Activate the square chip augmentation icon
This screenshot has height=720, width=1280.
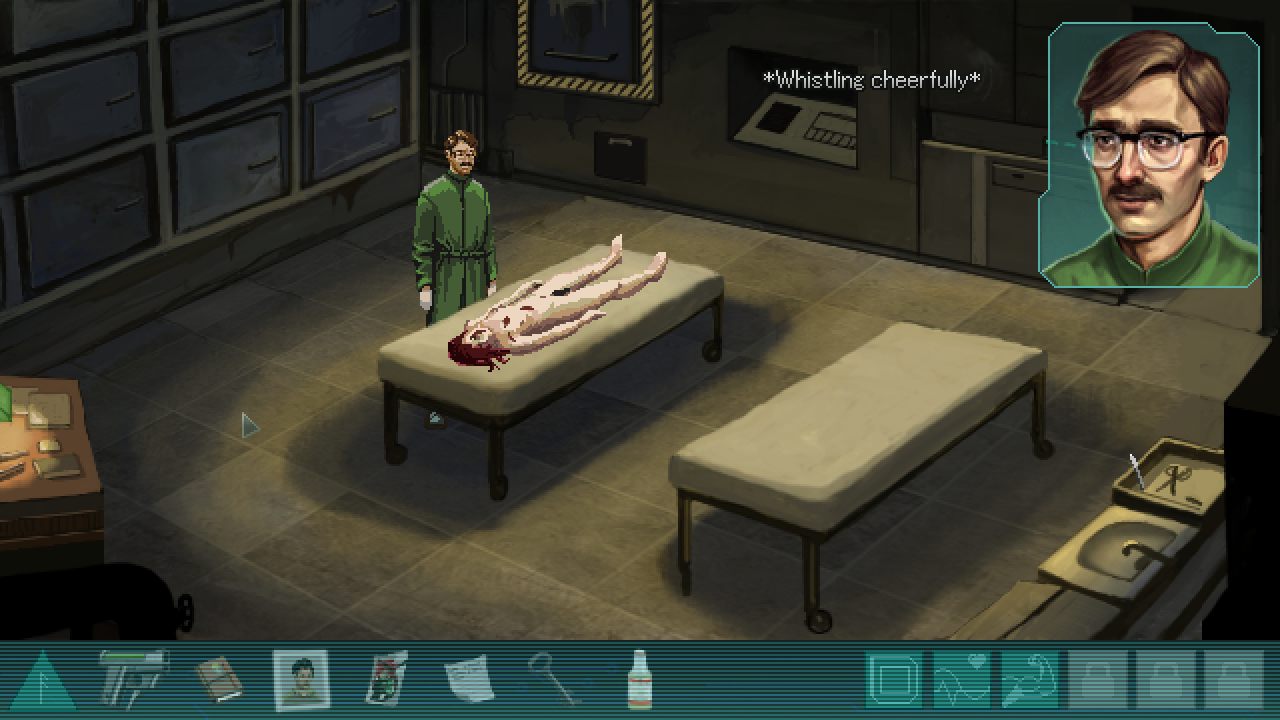893,680
